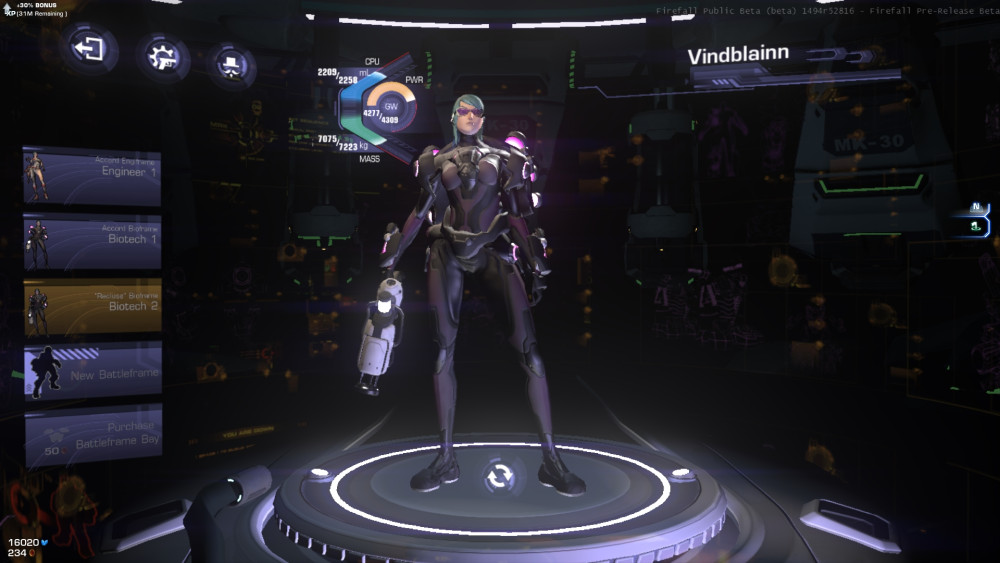The height and width of the screenshot is (563, 1000).
Task: Click the rotate character arrows icon
Action: (x=497, y=476)
